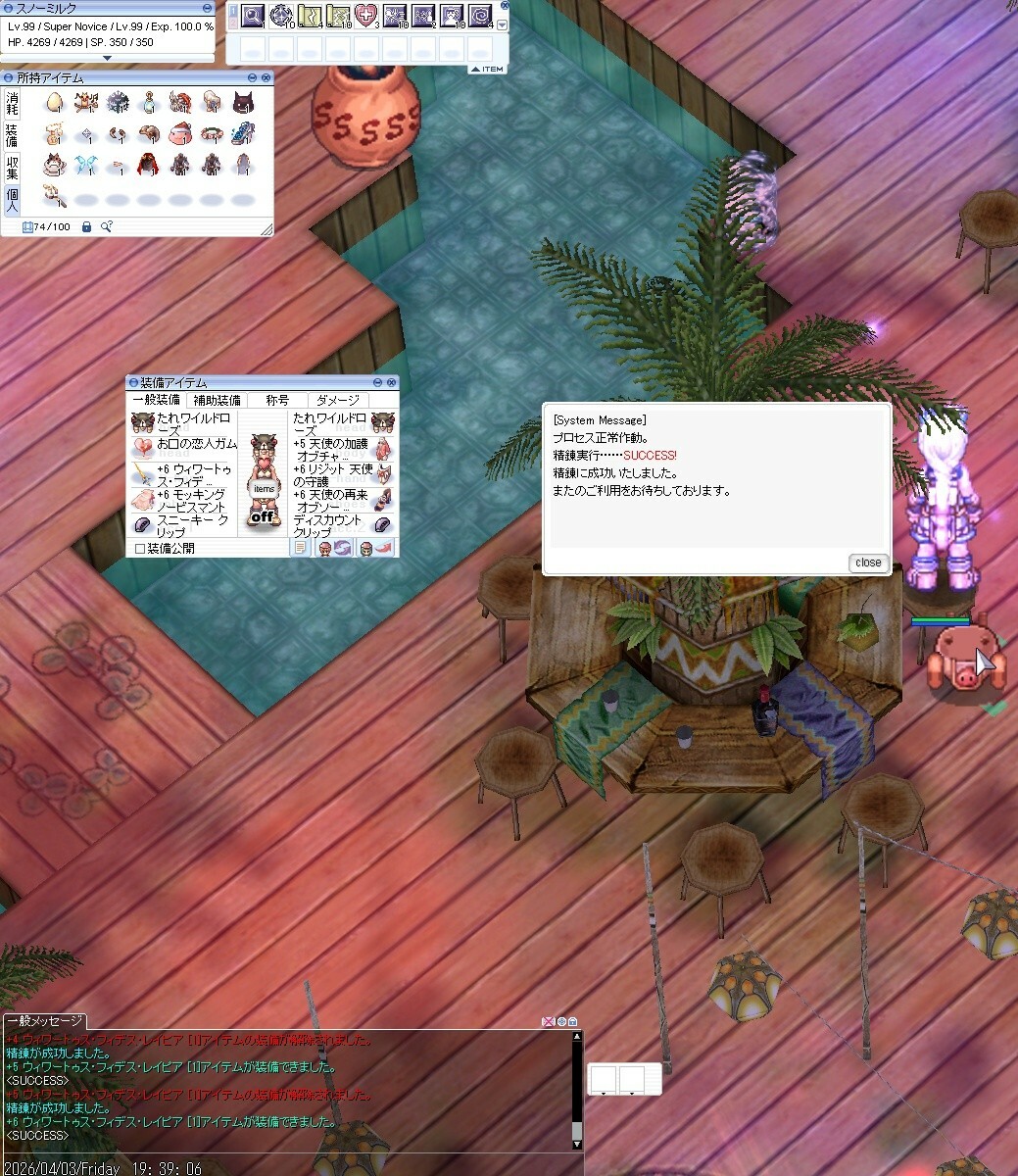The height and width of the screenshot is (1176, 1018).
Task: Close the System Message dialog
Action: coord(868,563)
